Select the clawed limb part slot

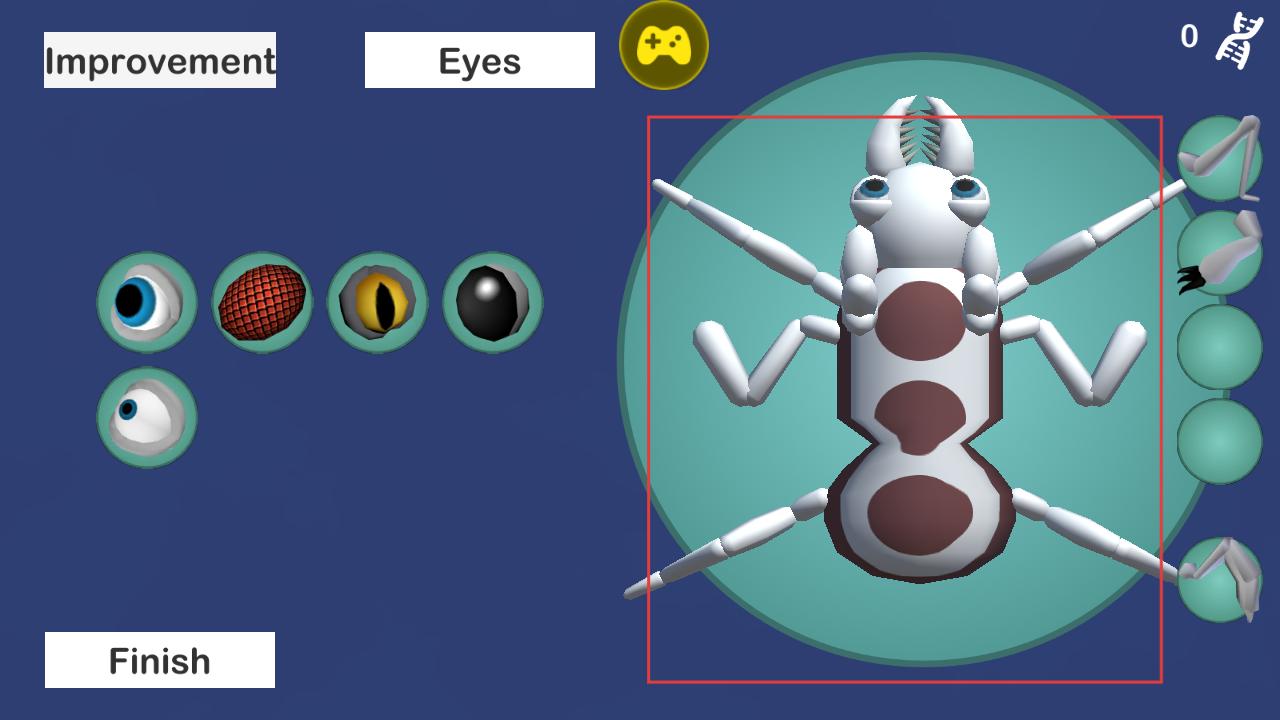(x=1219, y=254)
